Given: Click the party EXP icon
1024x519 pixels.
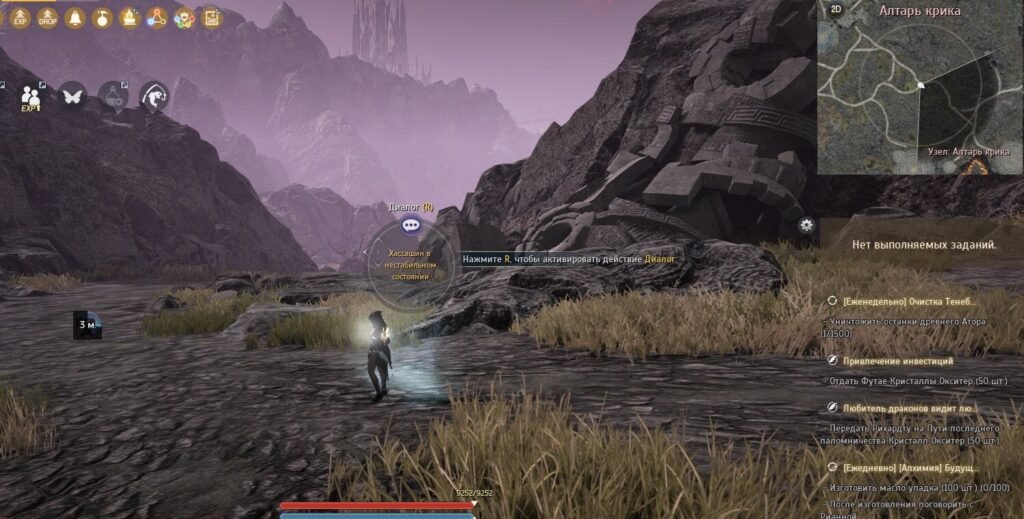Looking at the screenshot, I should pos(31,97).
